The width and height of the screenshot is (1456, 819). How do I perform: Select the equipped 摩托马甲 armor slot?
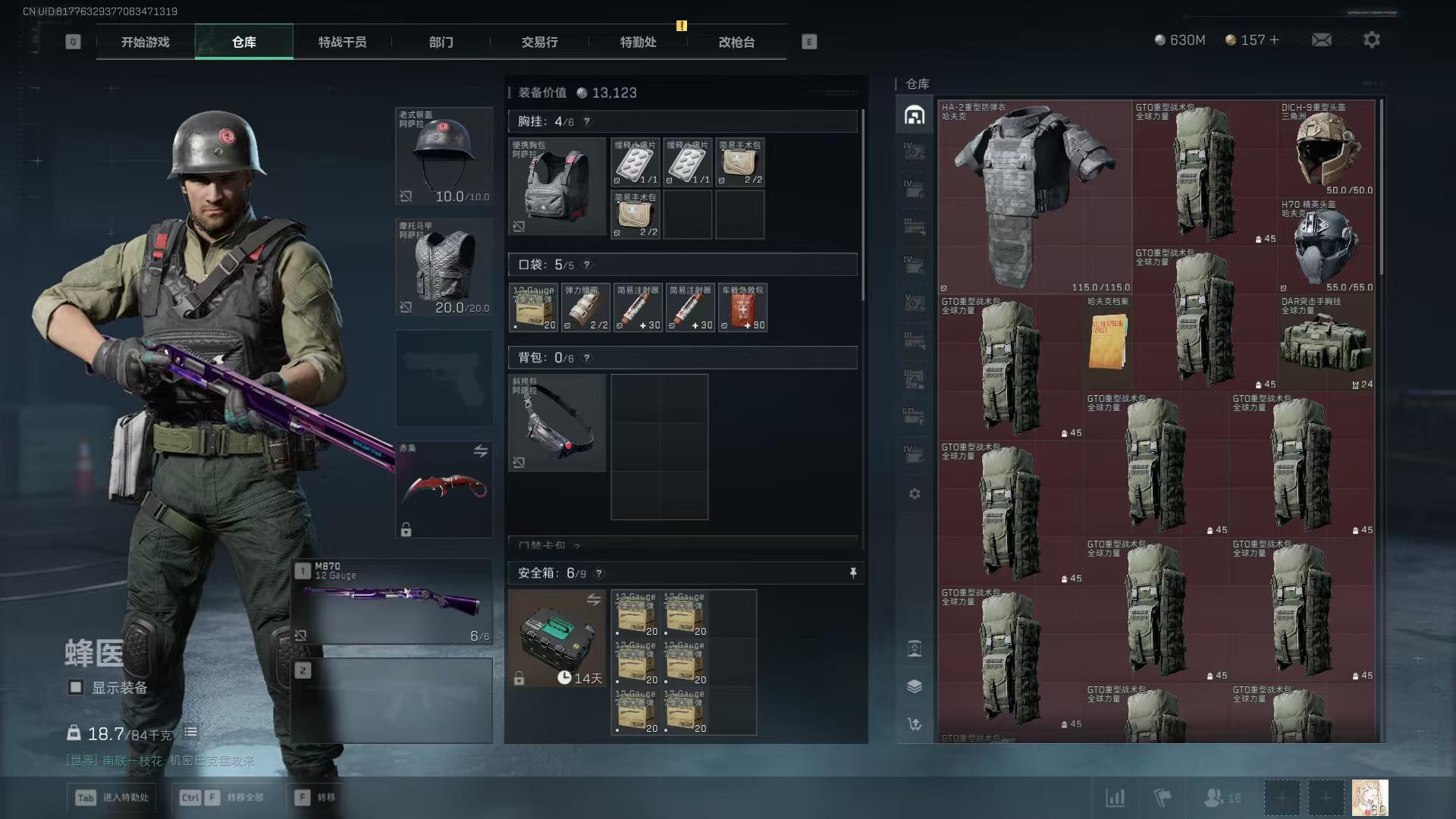tap(444, 268)
